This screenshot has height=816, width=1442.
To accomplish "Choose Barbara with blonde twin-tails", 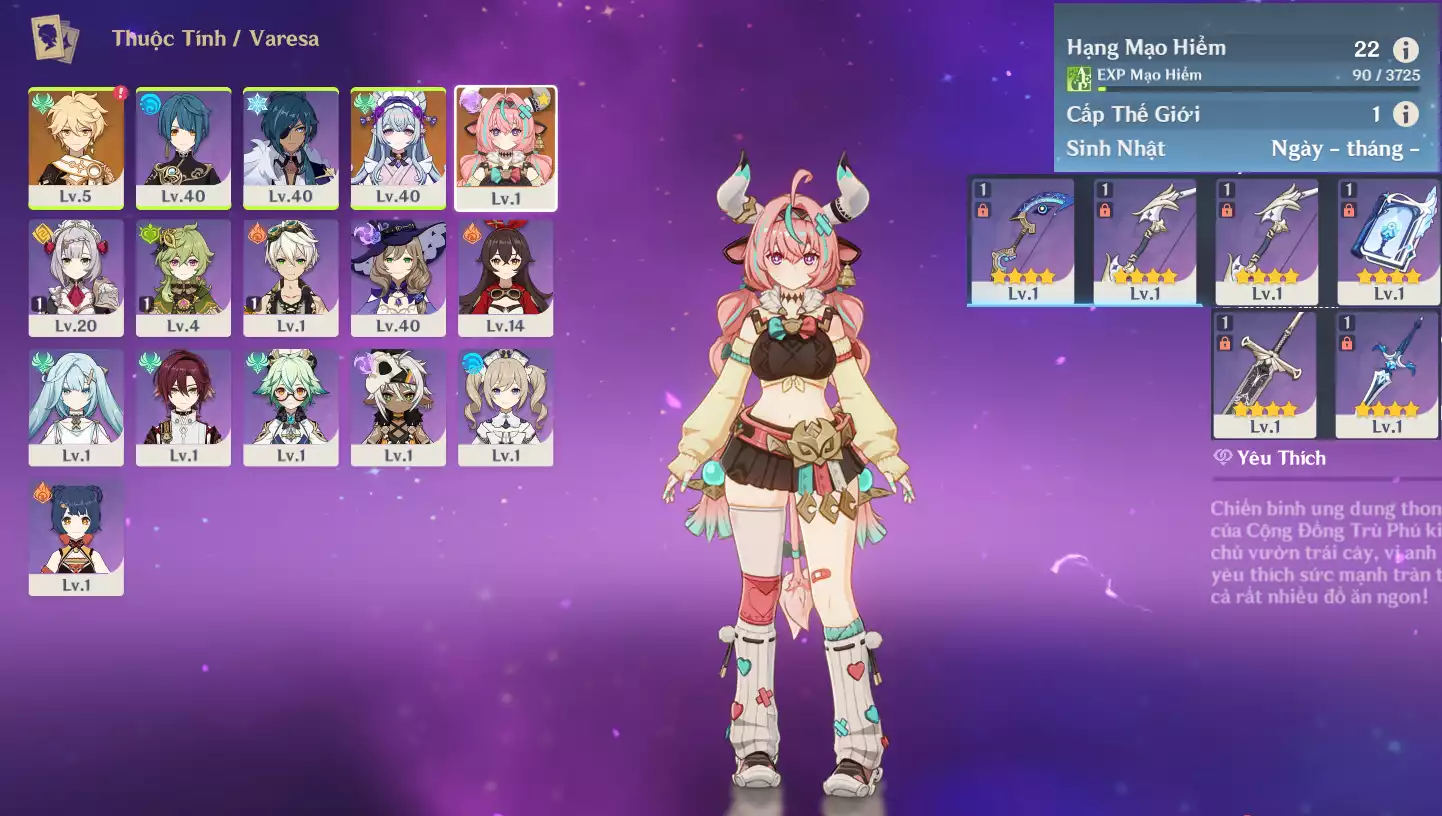I will pyautogui.click(x=506, y=407).
